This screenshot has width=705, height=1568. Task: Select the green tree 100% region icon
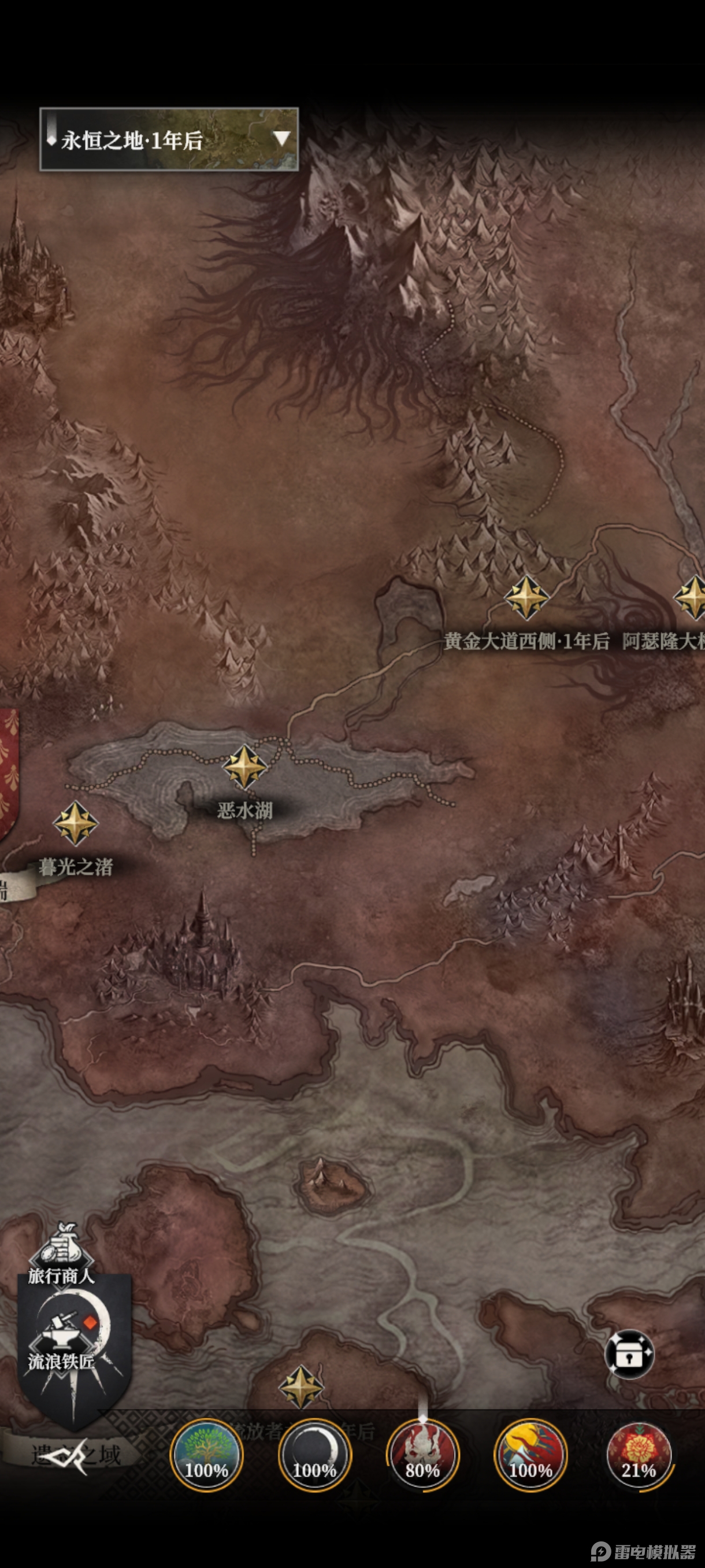point(206,1456)
